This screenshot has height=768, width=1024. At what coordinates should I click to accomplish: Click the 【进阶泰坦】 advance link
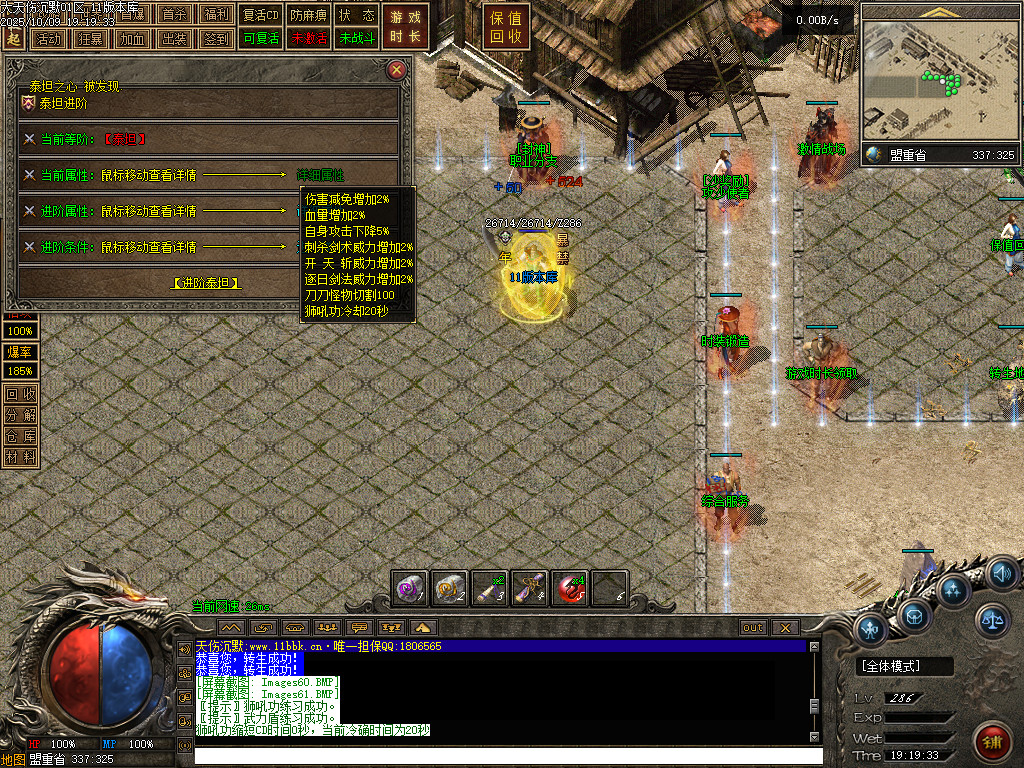tap(207, 283)
